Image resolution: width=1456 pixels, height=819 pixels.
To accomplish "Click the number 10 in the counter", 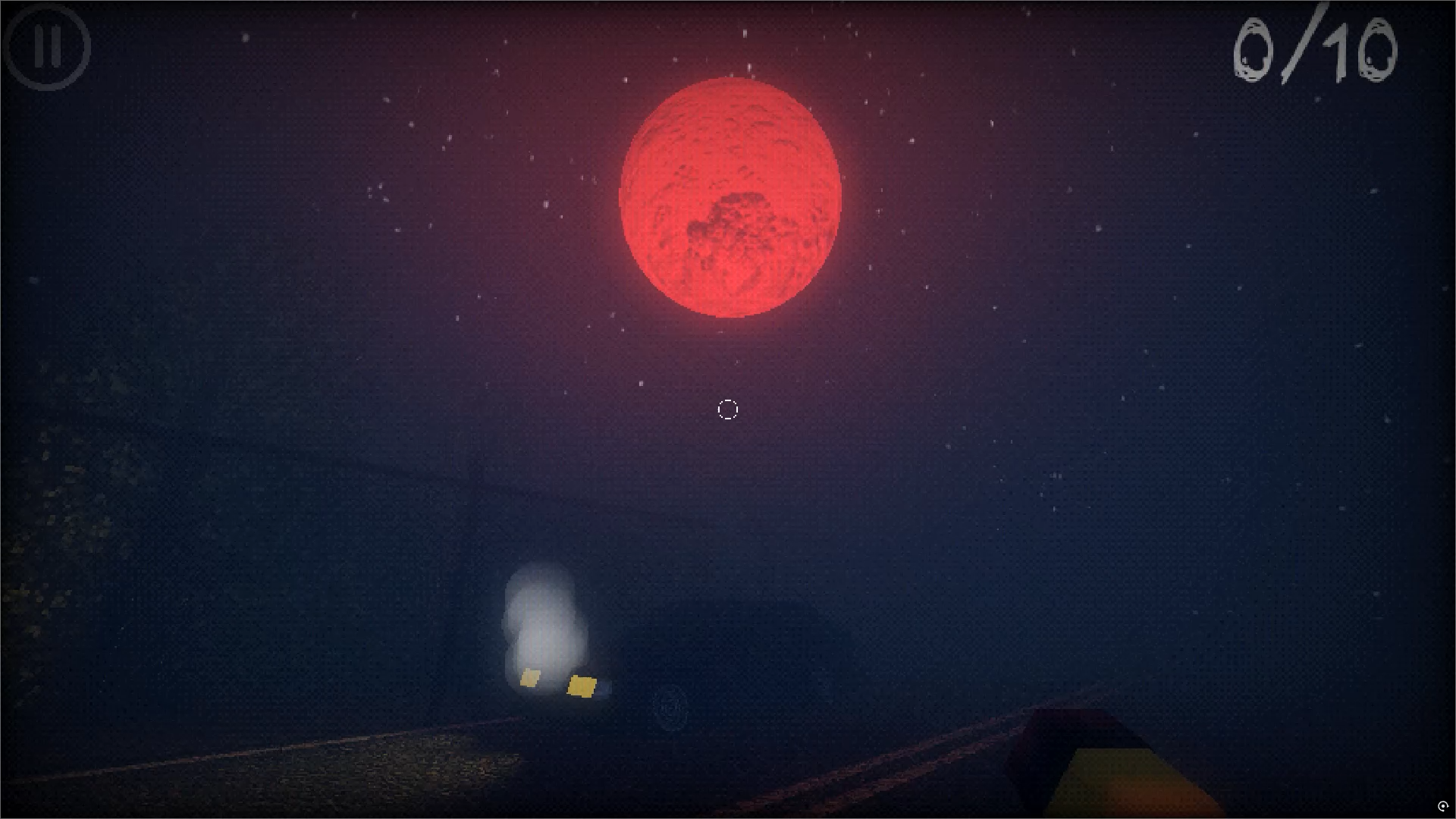I will (1357, 49).
